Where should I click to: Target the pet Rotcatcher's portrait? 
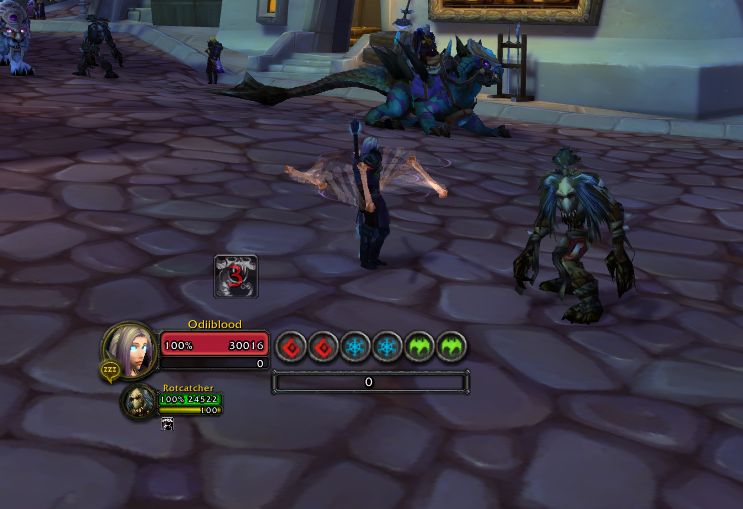tap(138, 402)
